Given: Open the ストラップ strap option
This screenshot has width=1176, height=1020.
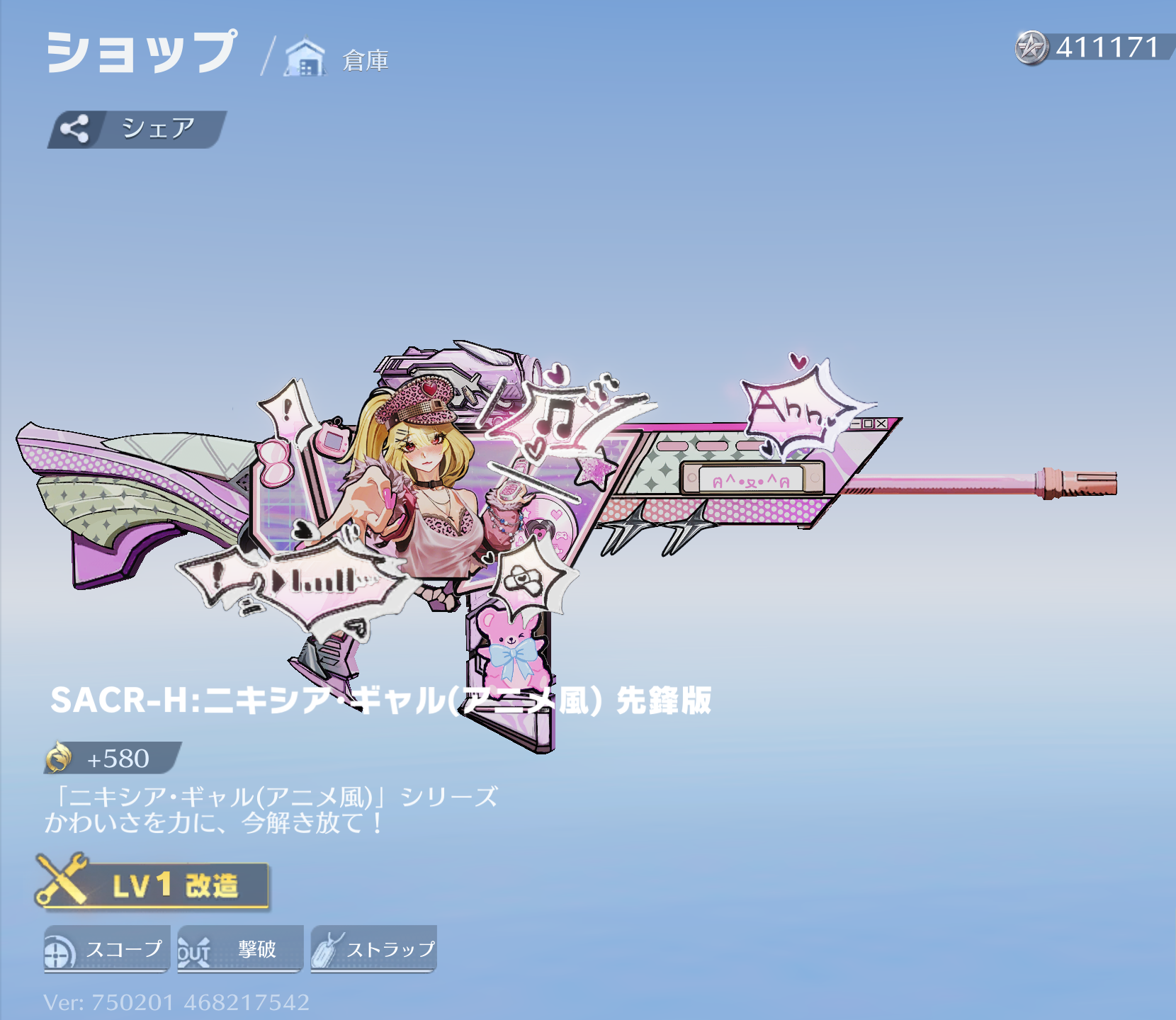Looking at the screenshot, I should 373,949.
